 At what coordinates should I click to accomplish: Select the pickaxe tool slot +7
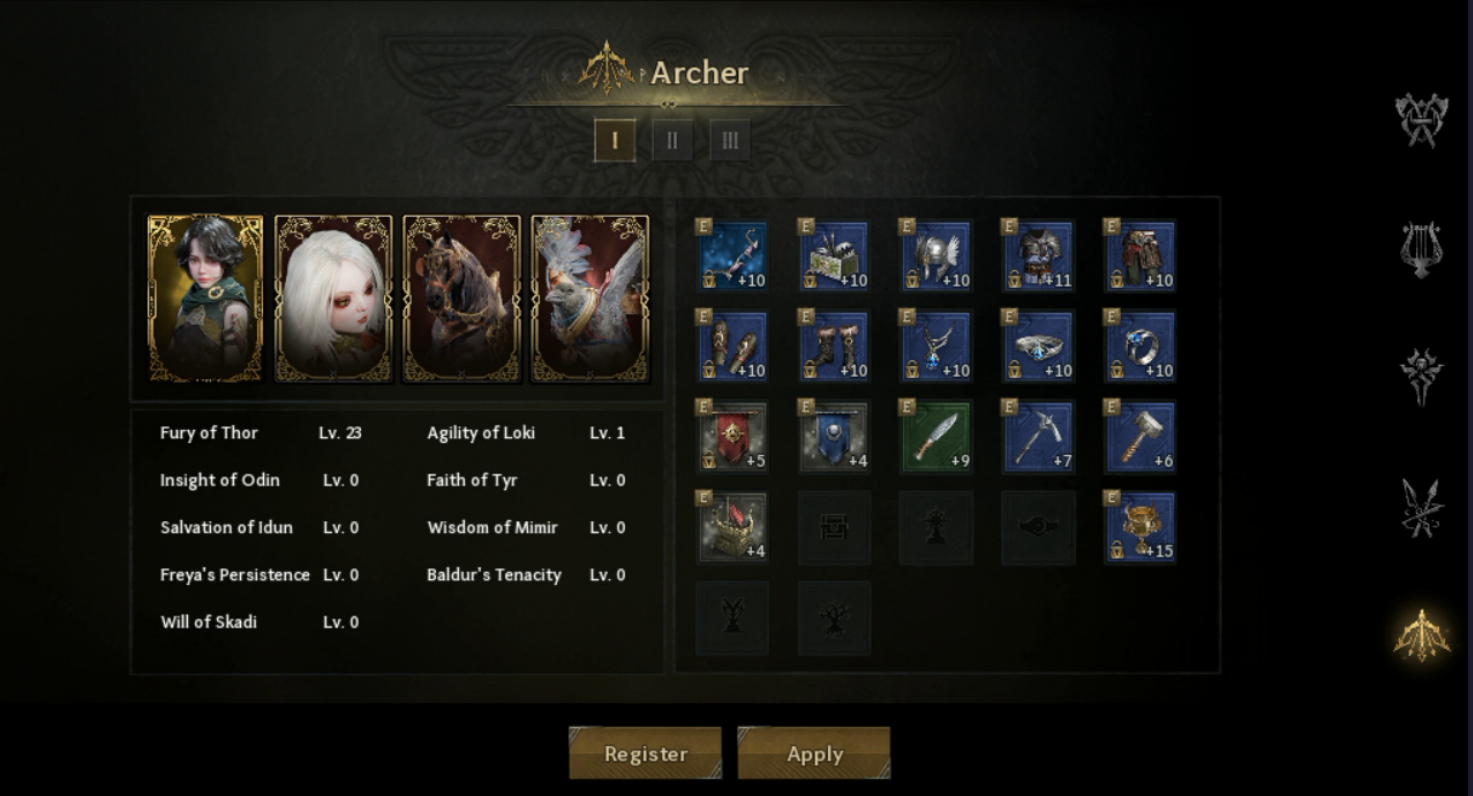pyautogui.click(x=1037, y=437)
